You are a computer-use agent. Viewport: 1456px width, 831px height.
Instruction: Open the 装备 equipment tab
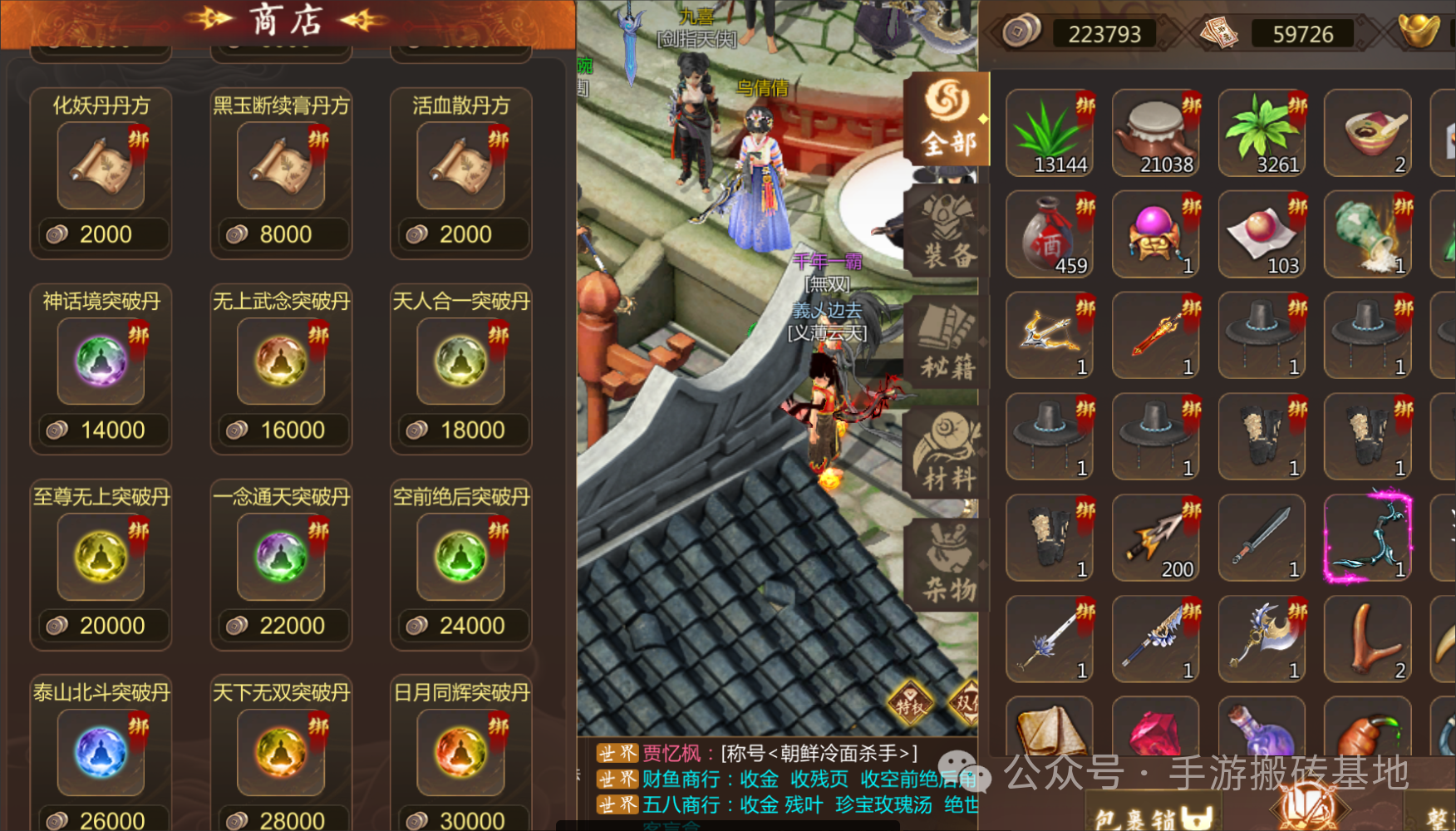[948, 233]
